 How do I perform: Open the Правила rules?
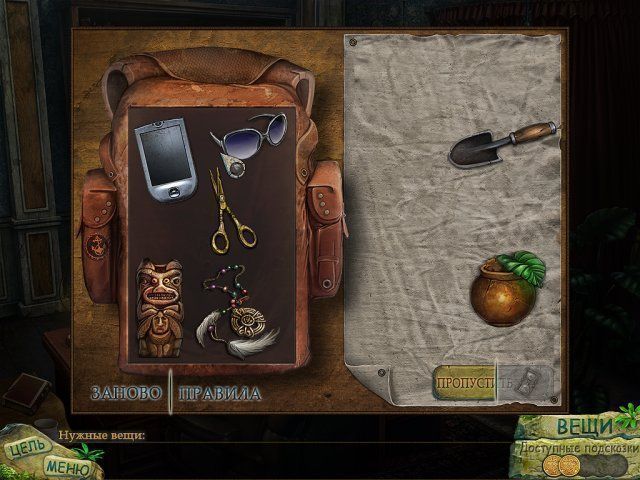[219, 393]
